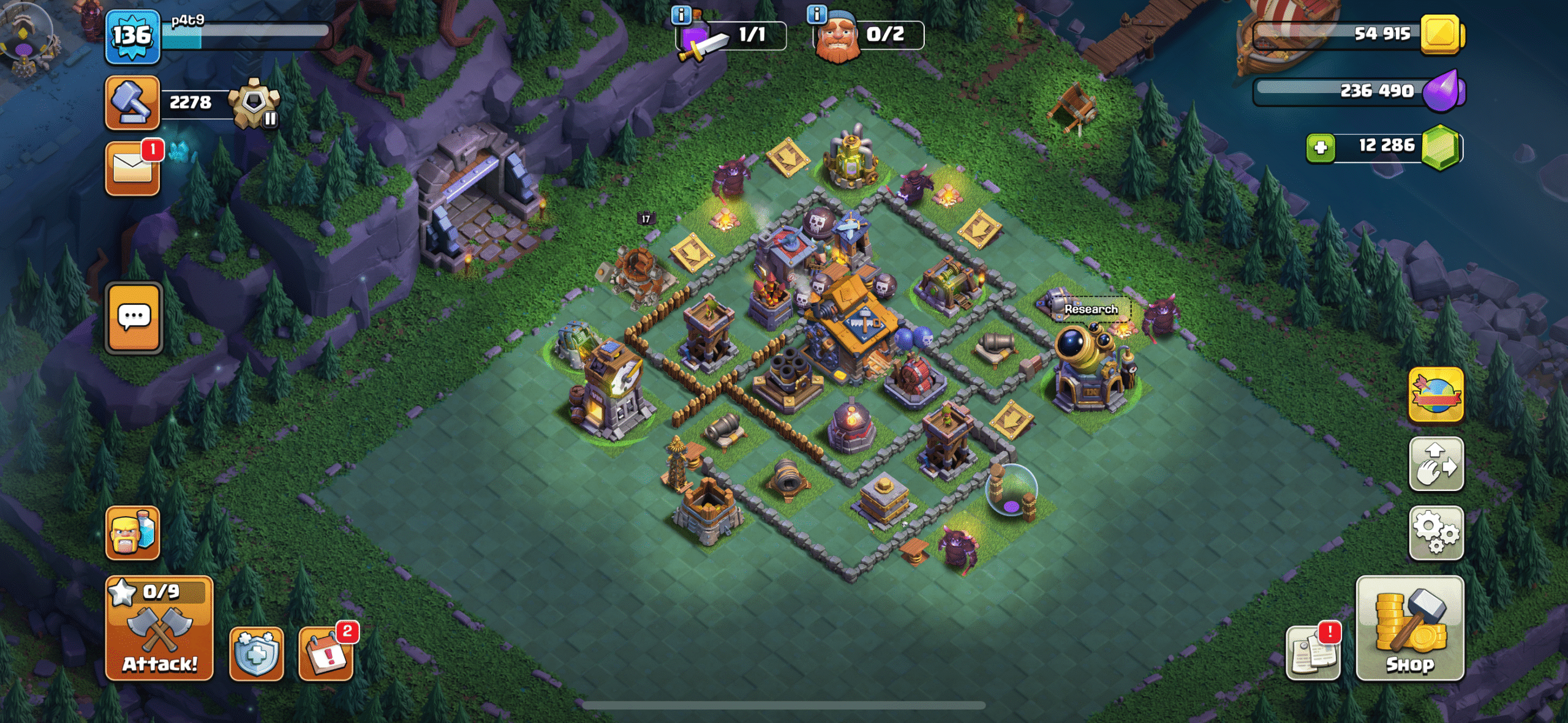Open the player profile level 136 badge

[x=132, y=37]
